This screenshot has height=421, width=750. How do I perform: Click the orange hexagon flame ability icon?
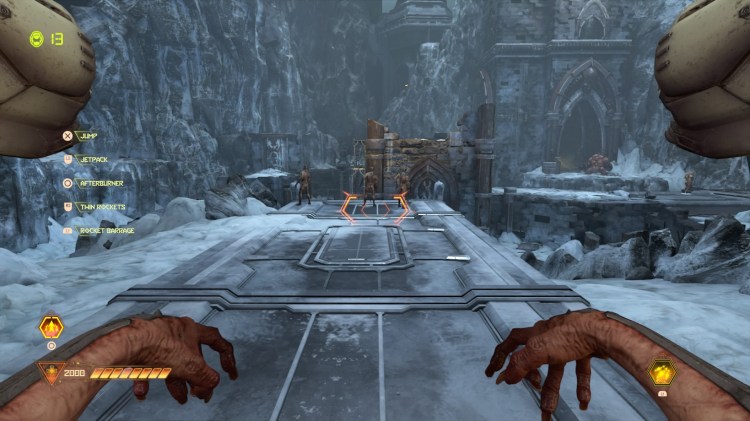tap(51, 327)
